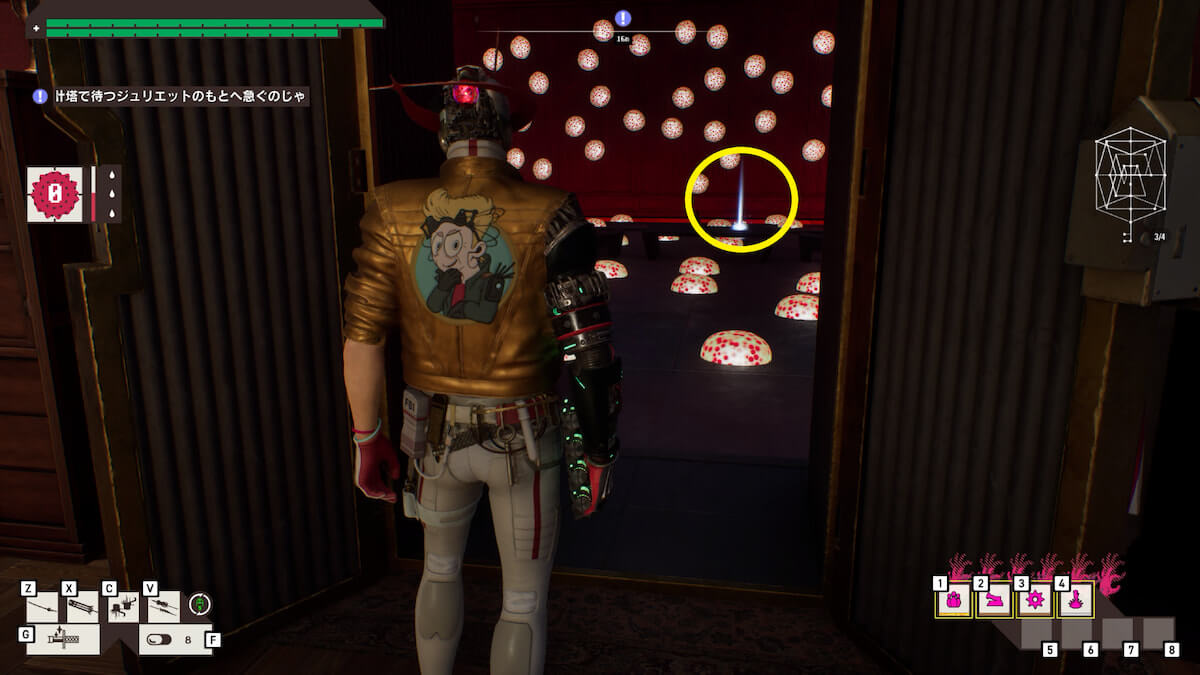Activate the pink flask skill in slot 4
This screenshot has width=1200, height=675.
pyautogui.click(x=1076, y=601)
